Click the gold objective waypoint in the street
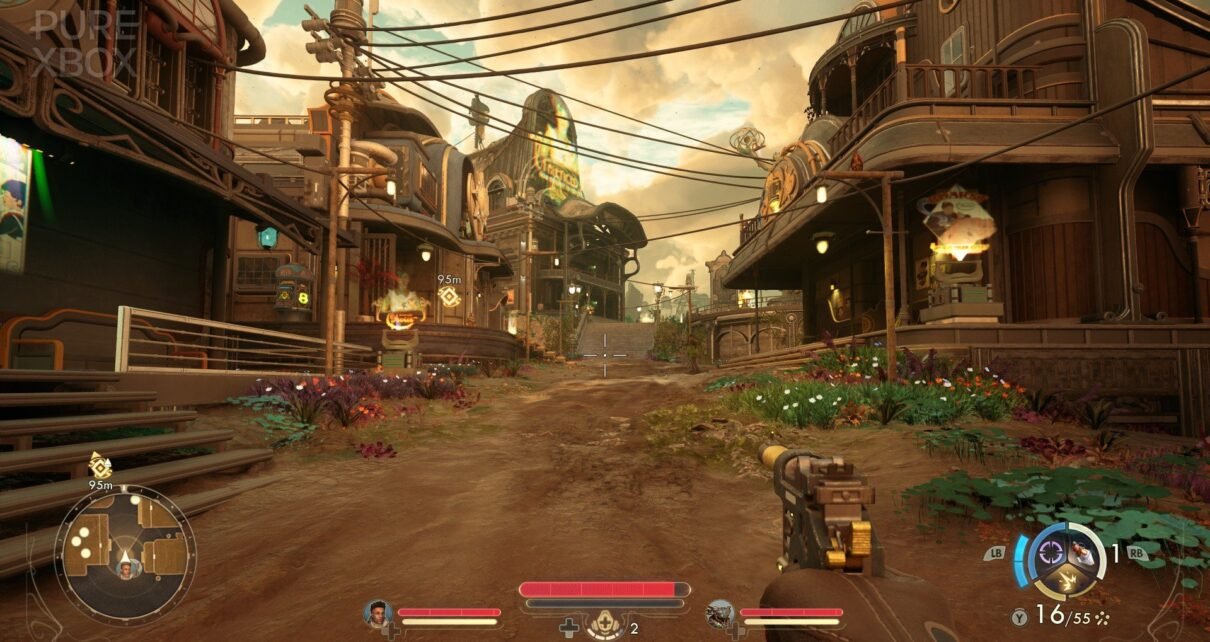1210x642 pixels. (449, 296)
